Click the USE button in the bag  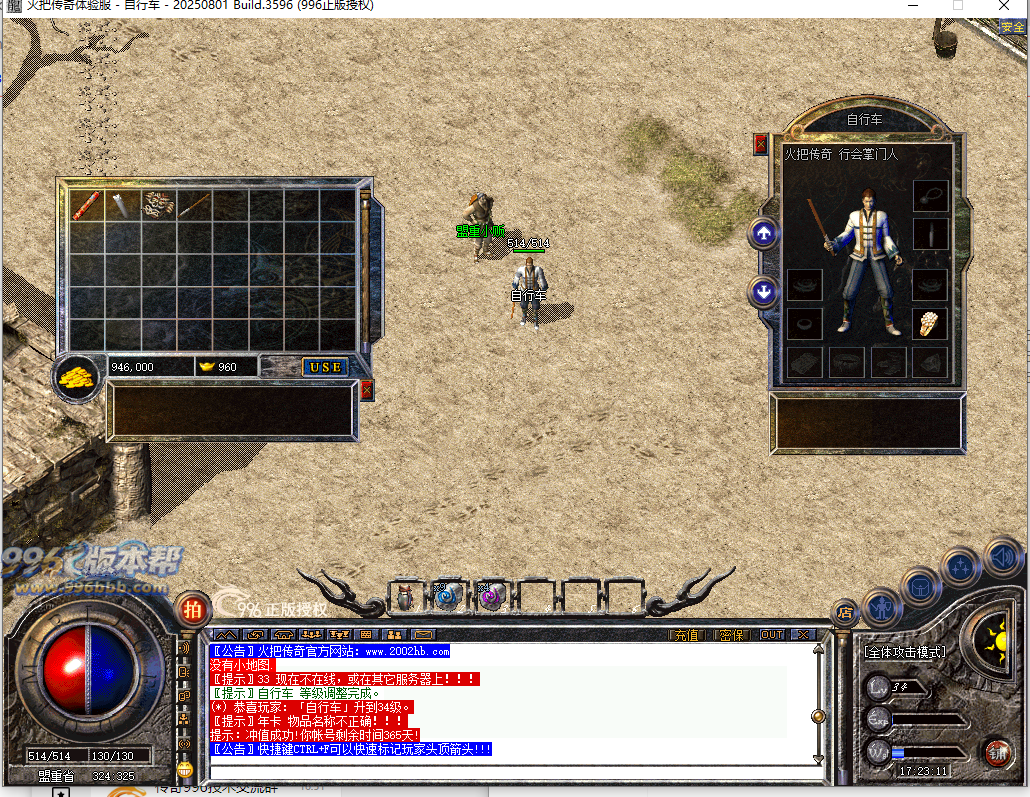(325, 367)
